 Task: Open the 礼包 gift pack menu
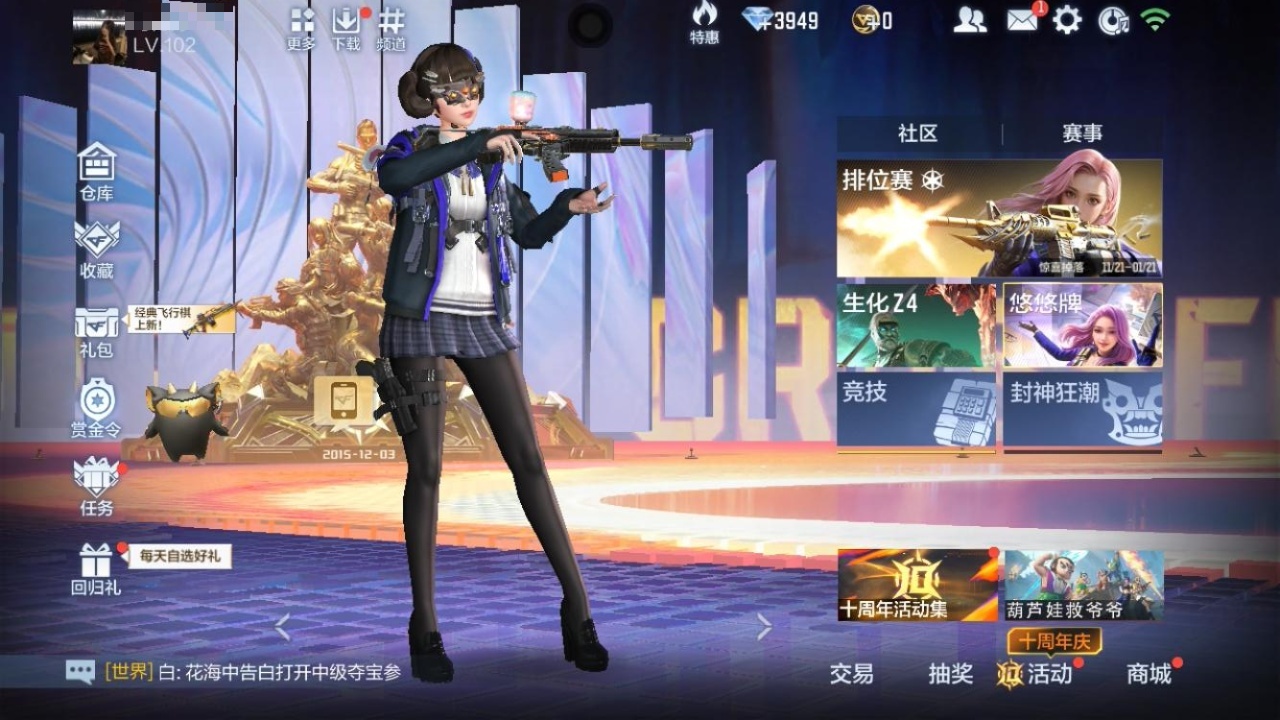click(x=97, y=330)
